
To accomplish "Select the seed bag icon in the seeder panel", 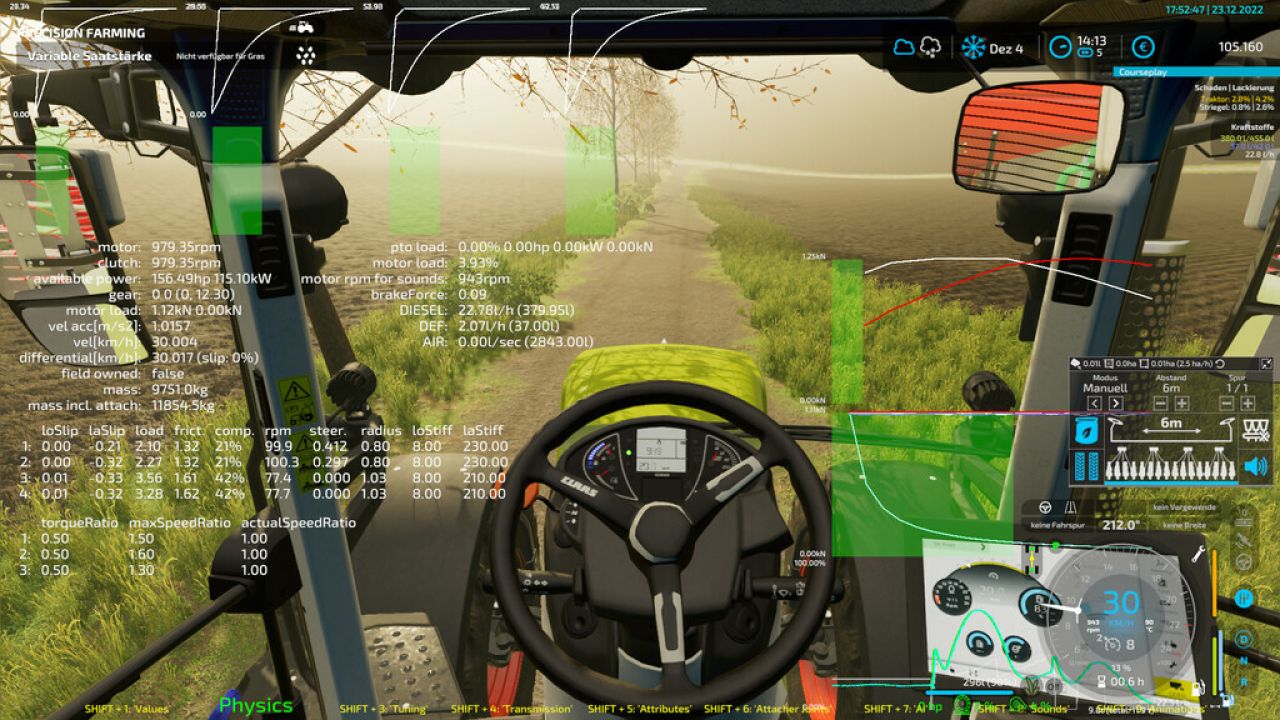I will (x=1085, y=430).
